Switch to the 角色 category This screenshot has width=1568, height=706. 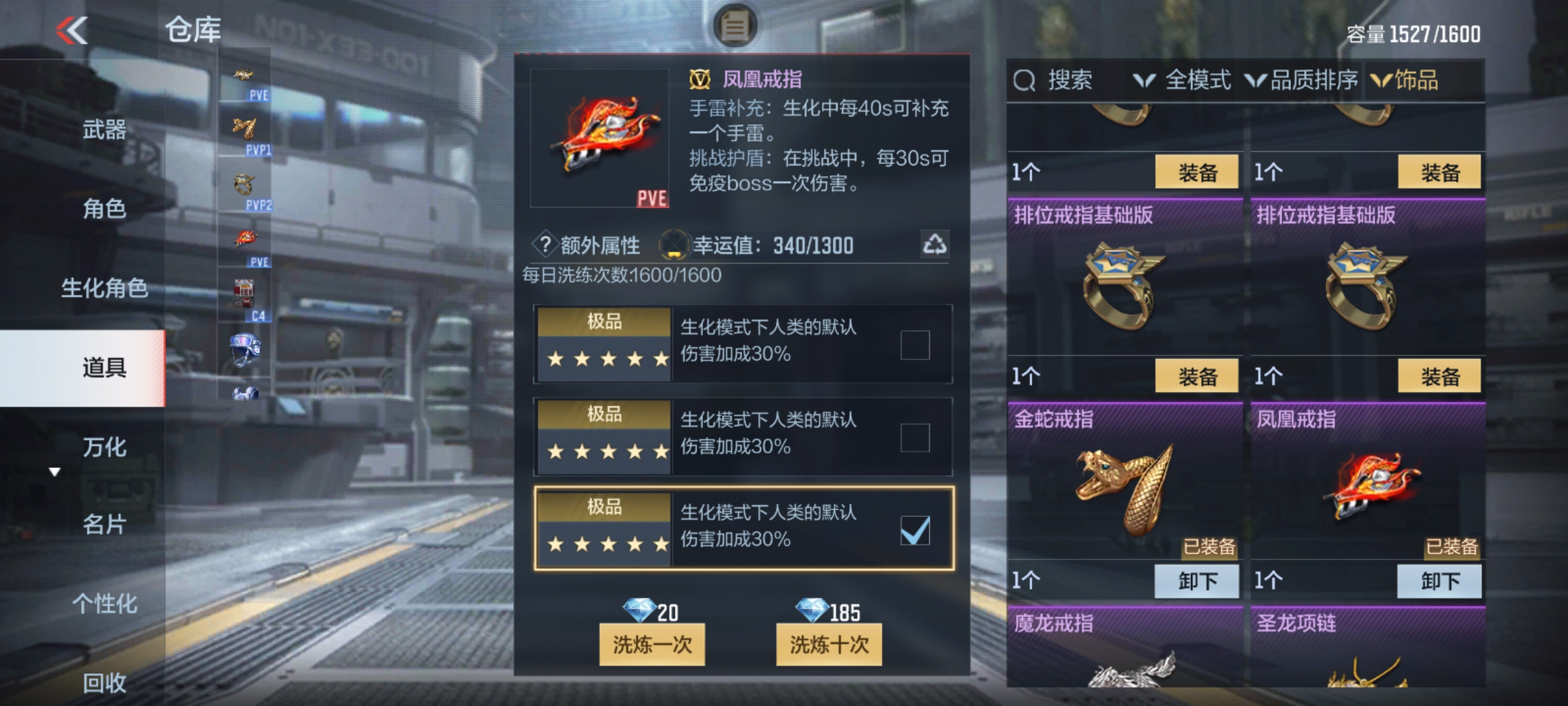coord(105,209)
